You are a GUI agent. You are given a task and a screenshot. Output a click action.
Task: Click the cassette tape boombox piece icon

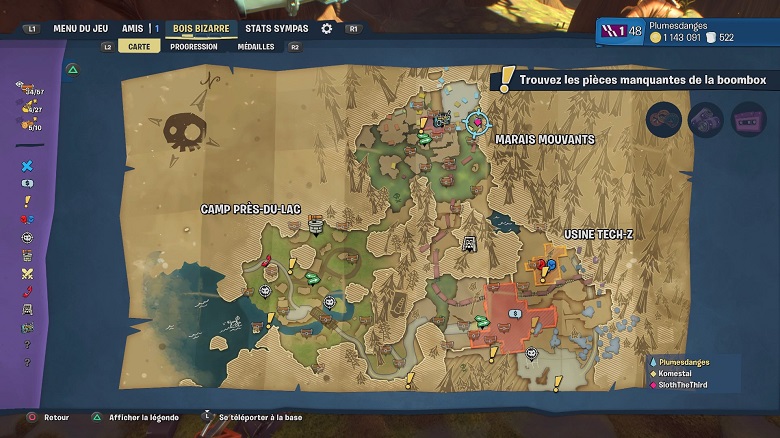pos(747,119)
